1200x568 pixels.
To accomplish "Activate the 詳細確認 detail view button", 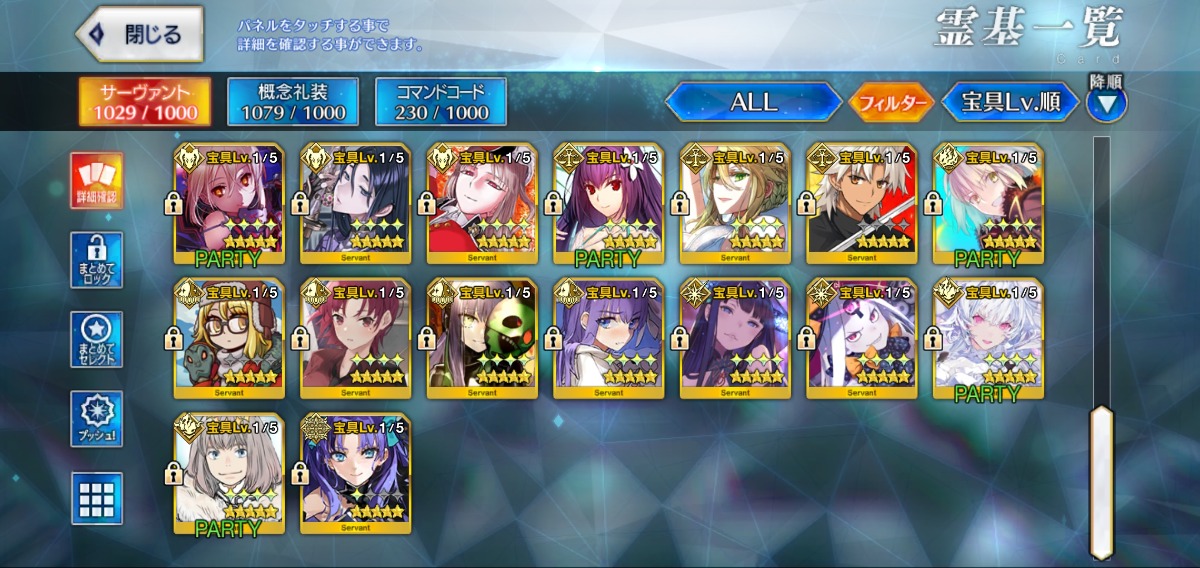I will point(97,181).
